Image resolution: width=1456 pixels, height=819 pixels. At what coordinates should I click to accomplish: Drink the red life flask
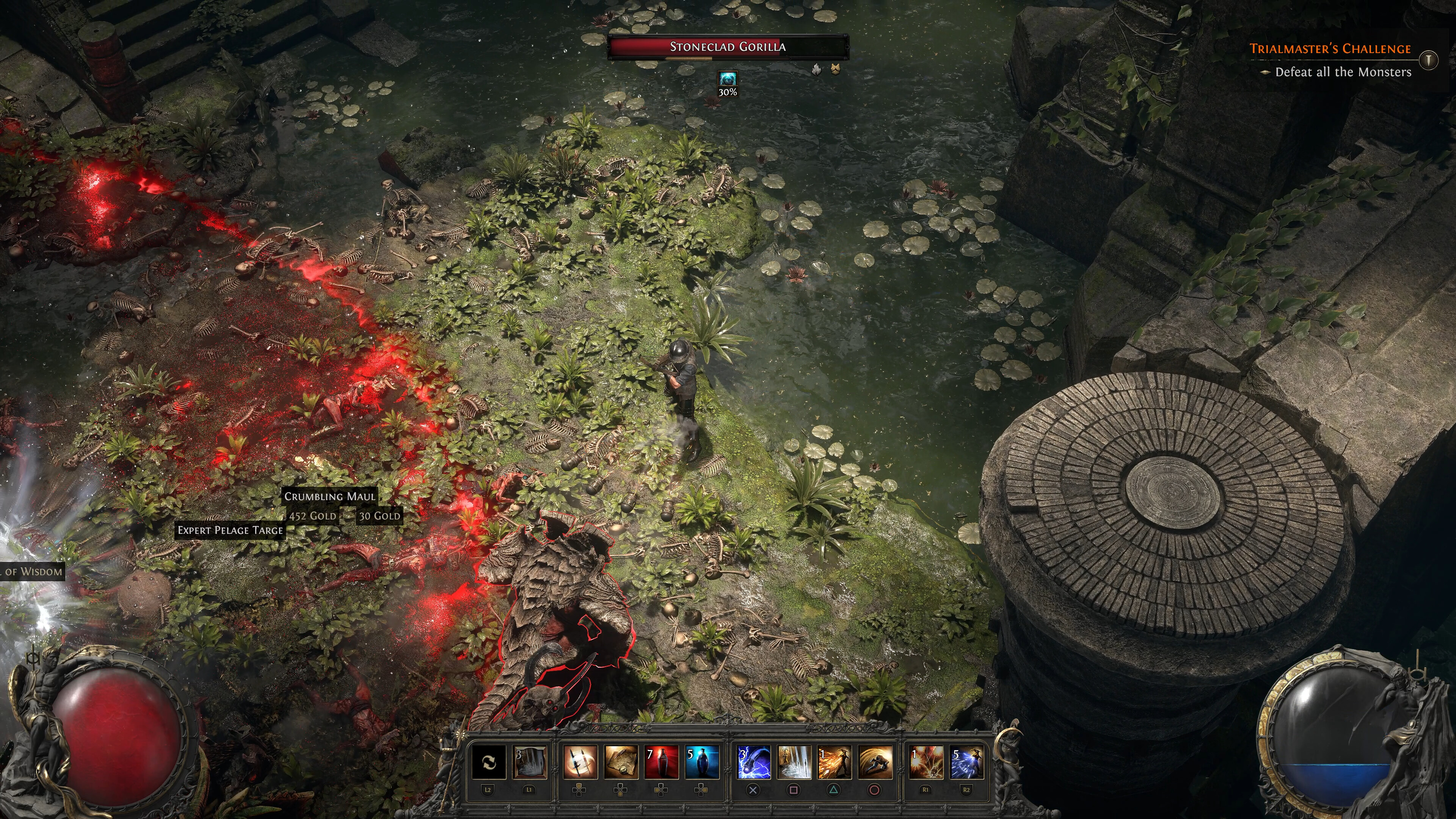pyautogui.click(x=661, y=762)
